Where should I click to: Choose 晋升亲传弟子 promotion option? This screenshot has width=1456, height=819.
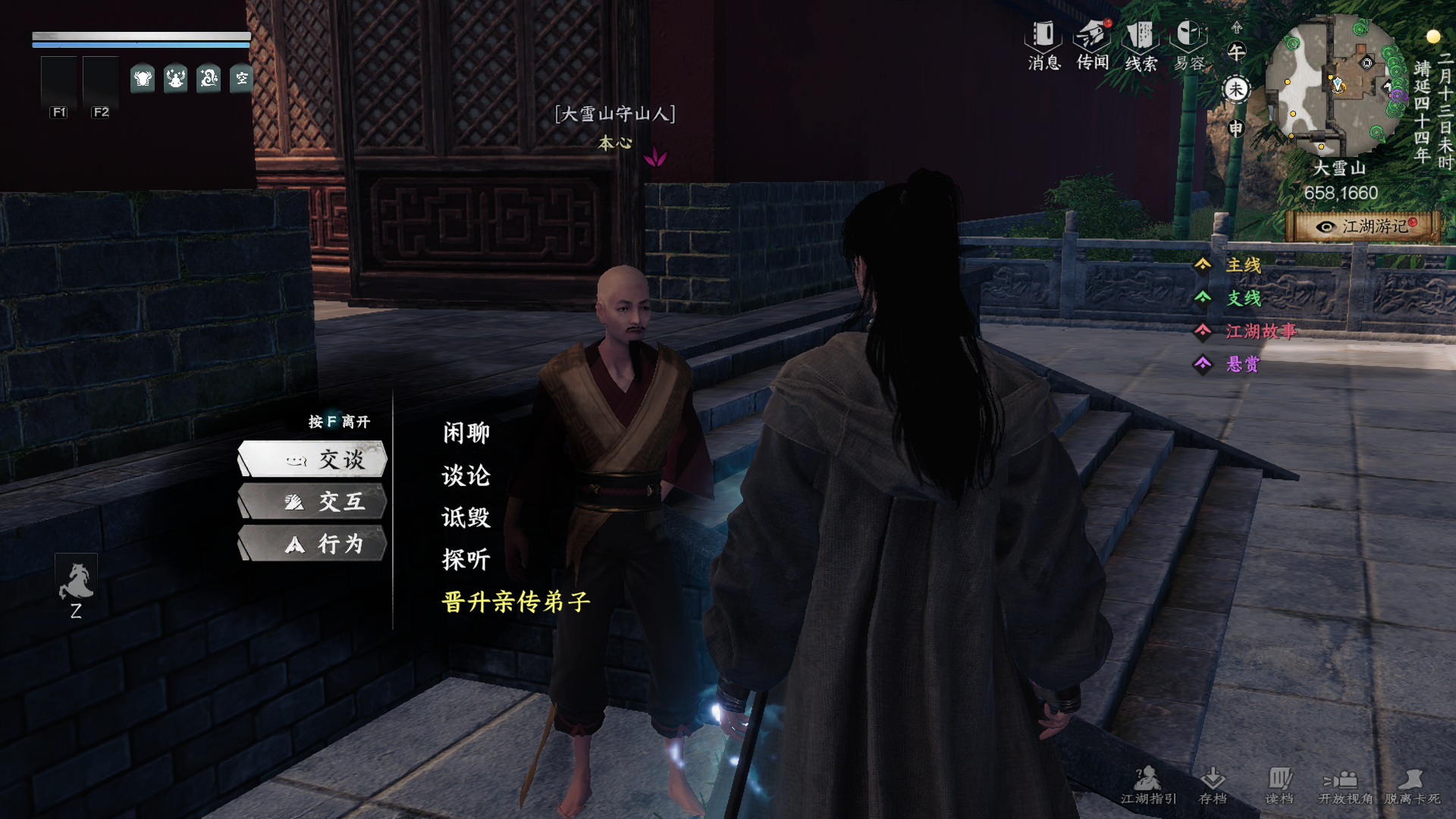[x=516, y=602]
